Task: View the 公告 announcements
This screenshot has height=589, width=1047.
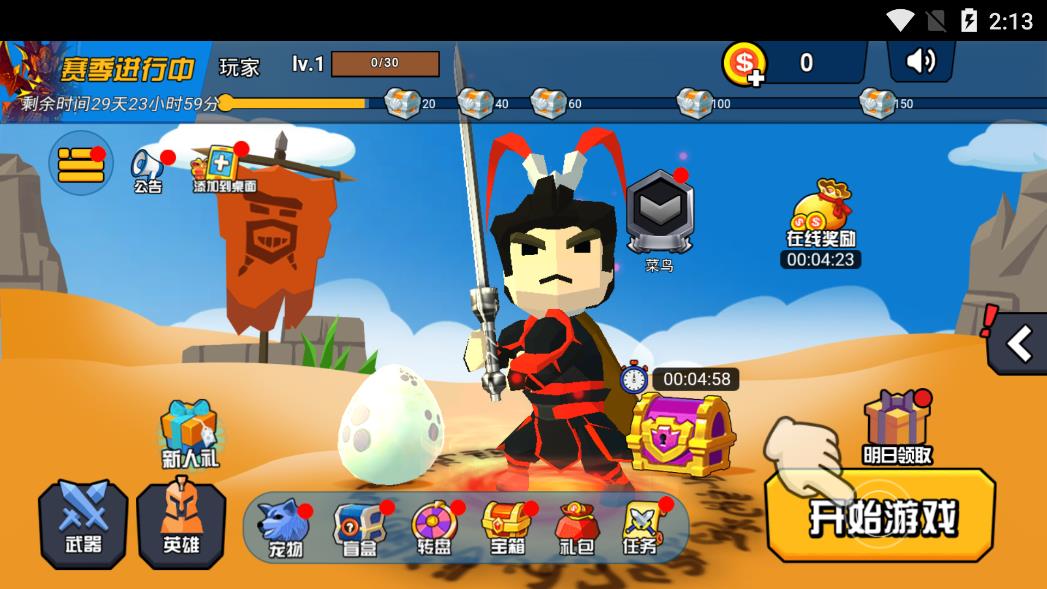Action: pyautogui.click(x=148, y=170)
